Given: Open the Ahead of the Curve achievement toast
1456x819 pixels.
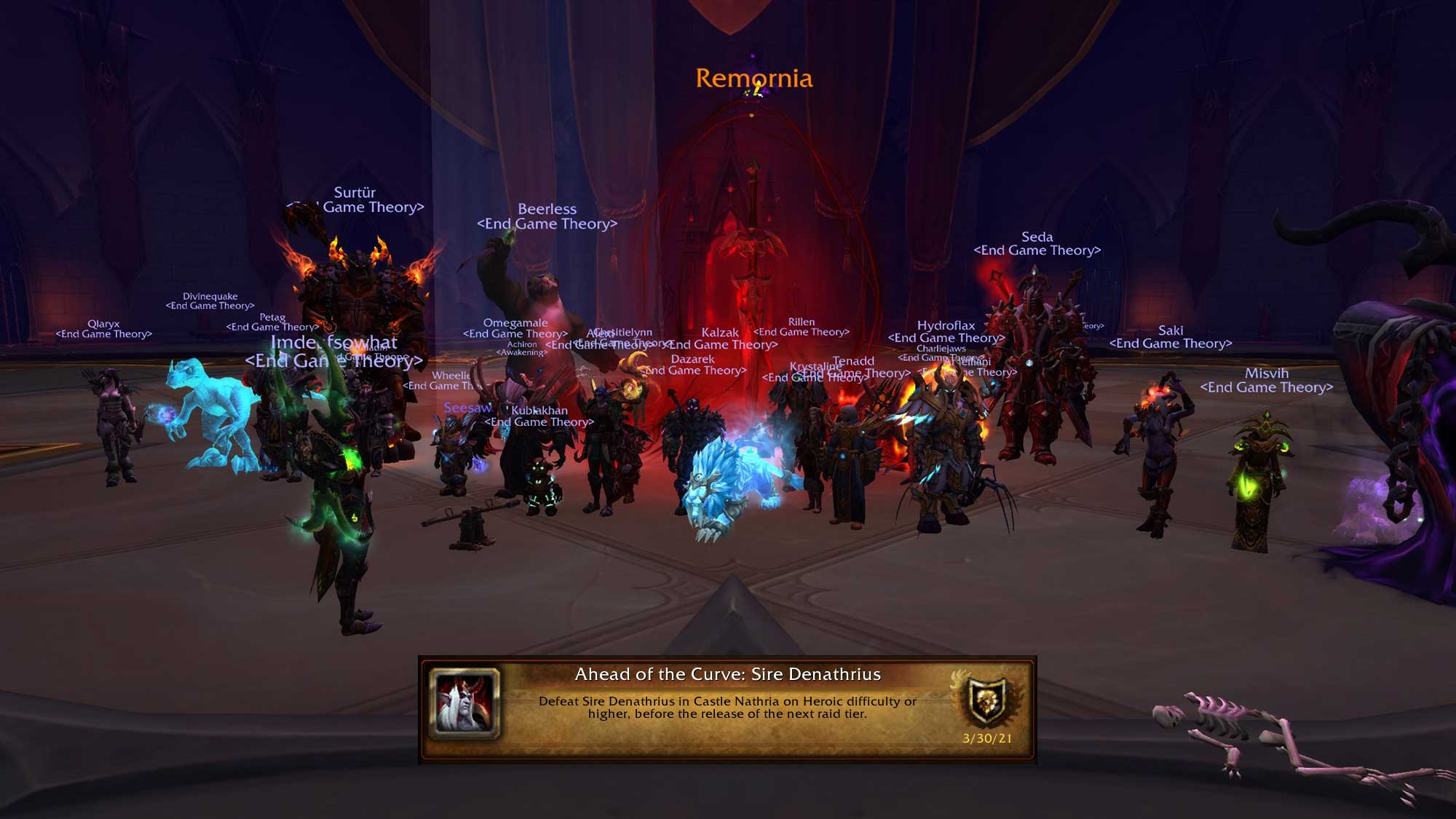Looking at the screenshot, I should click(x=727, y=708).
